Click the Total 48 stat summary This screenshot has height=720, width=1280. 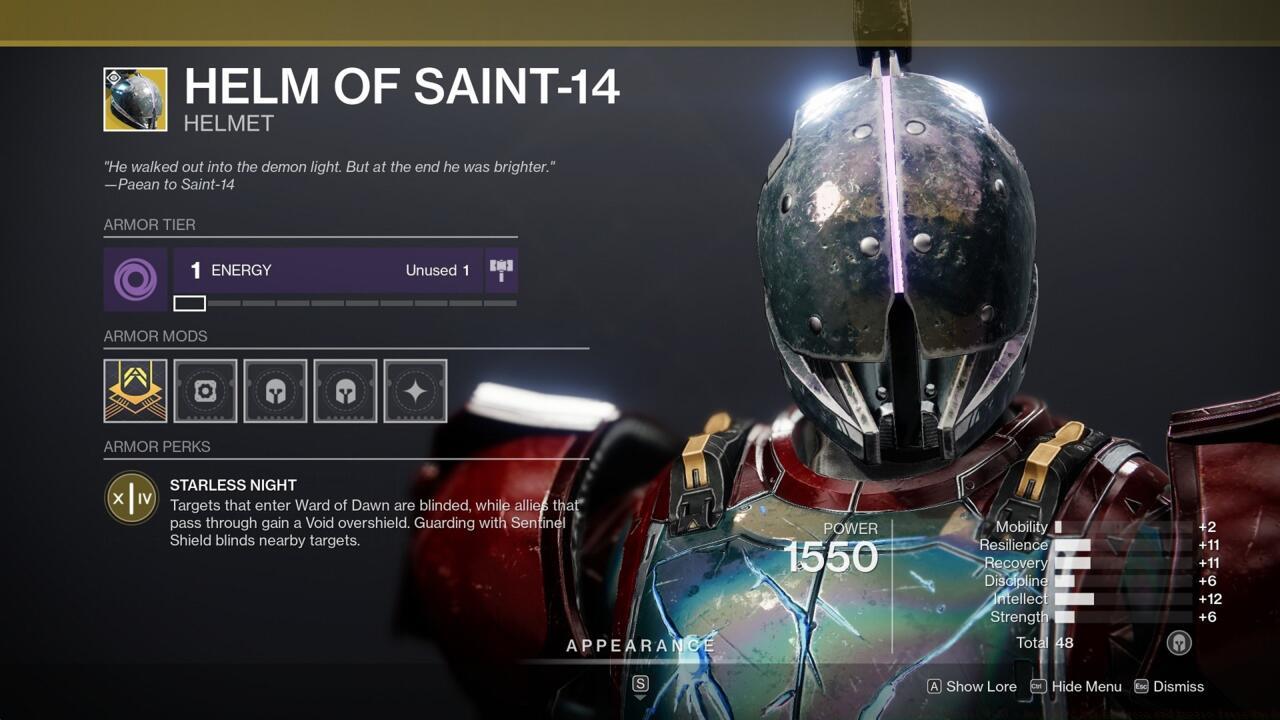pos(1045,643)
